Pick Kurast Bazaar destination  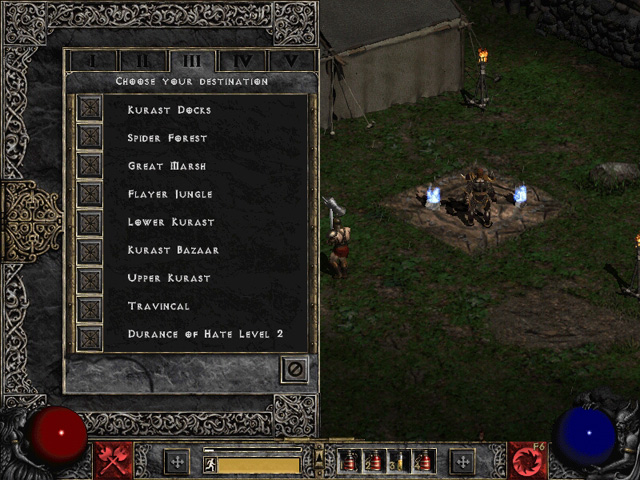(x=91, y=249)
